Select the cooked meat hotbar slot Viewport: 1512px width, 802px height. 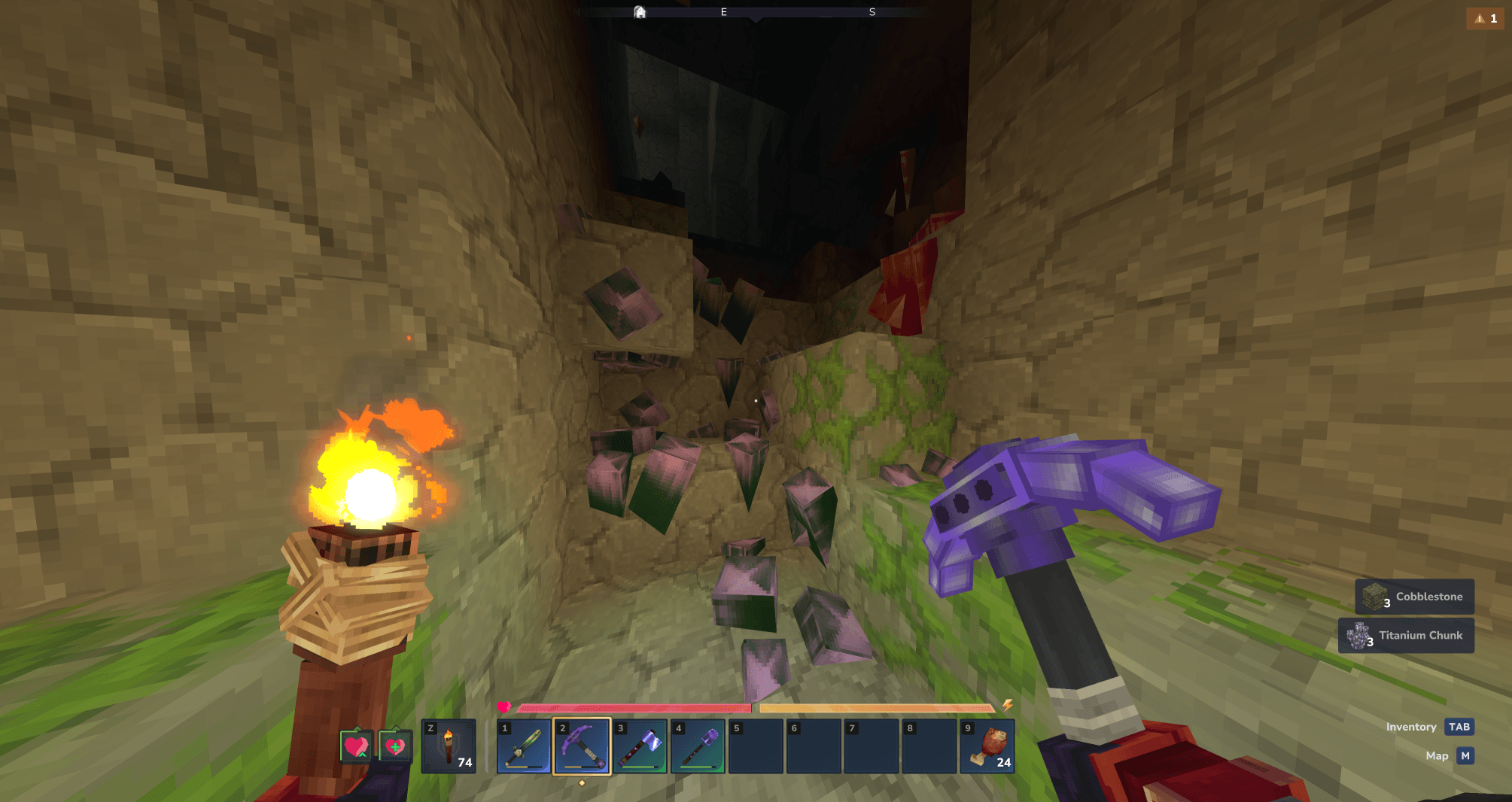[x=987, y=746]
